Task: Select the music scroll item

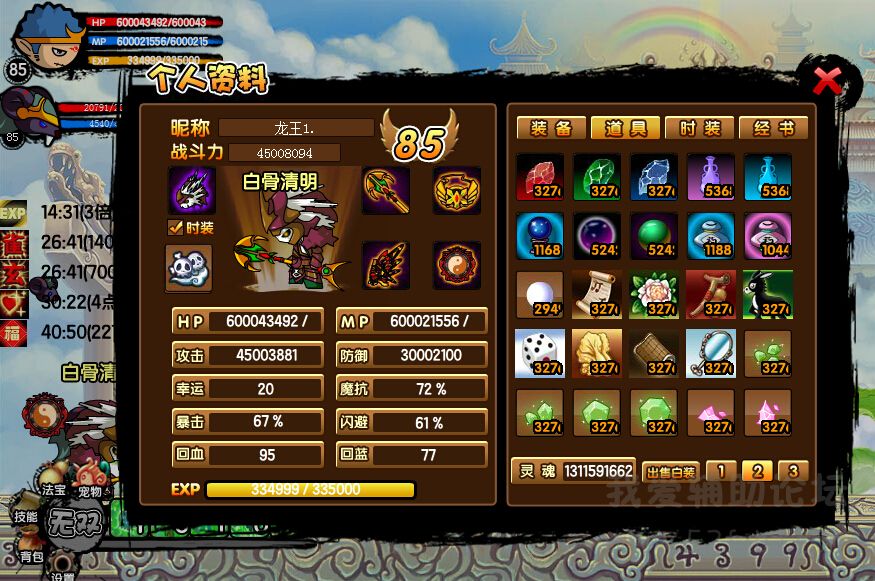Action: [x=597, y=294]
